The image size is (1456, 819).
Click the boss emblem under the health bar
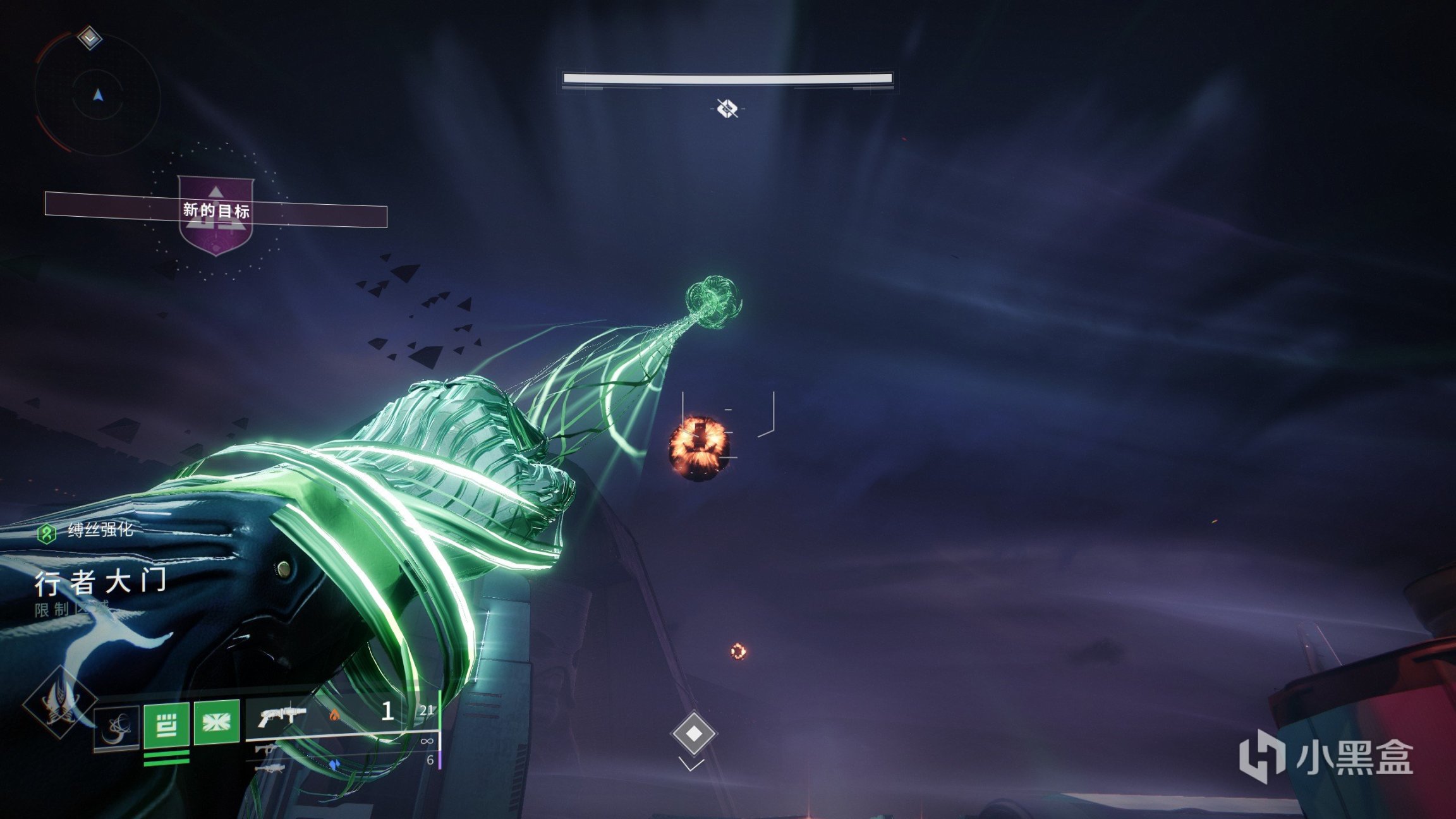click(x=727, y=109)
